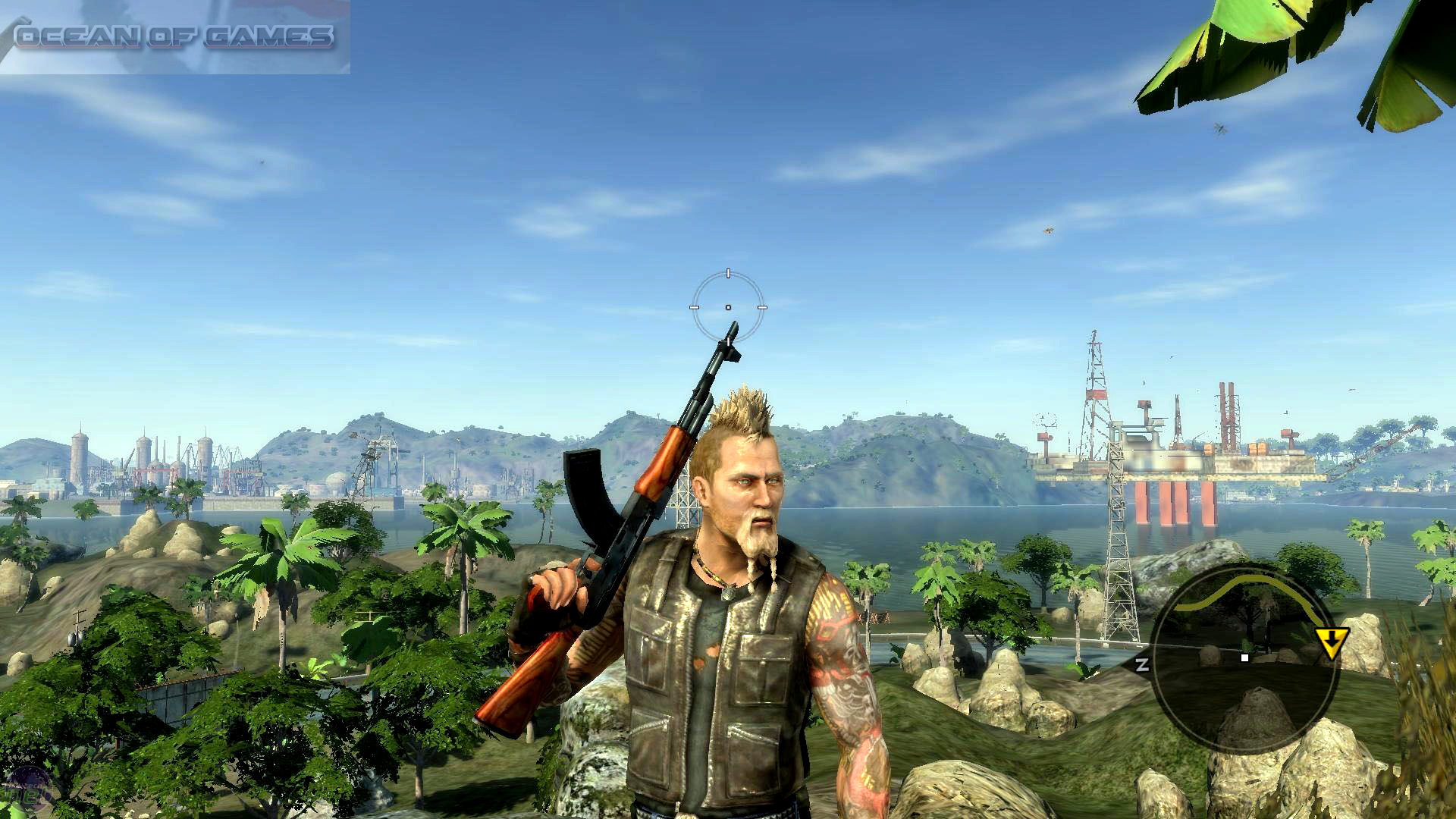Click the Ocean of Games watermark logo
The height and width of the screenshot is (819, 1456).
[174, 36]
